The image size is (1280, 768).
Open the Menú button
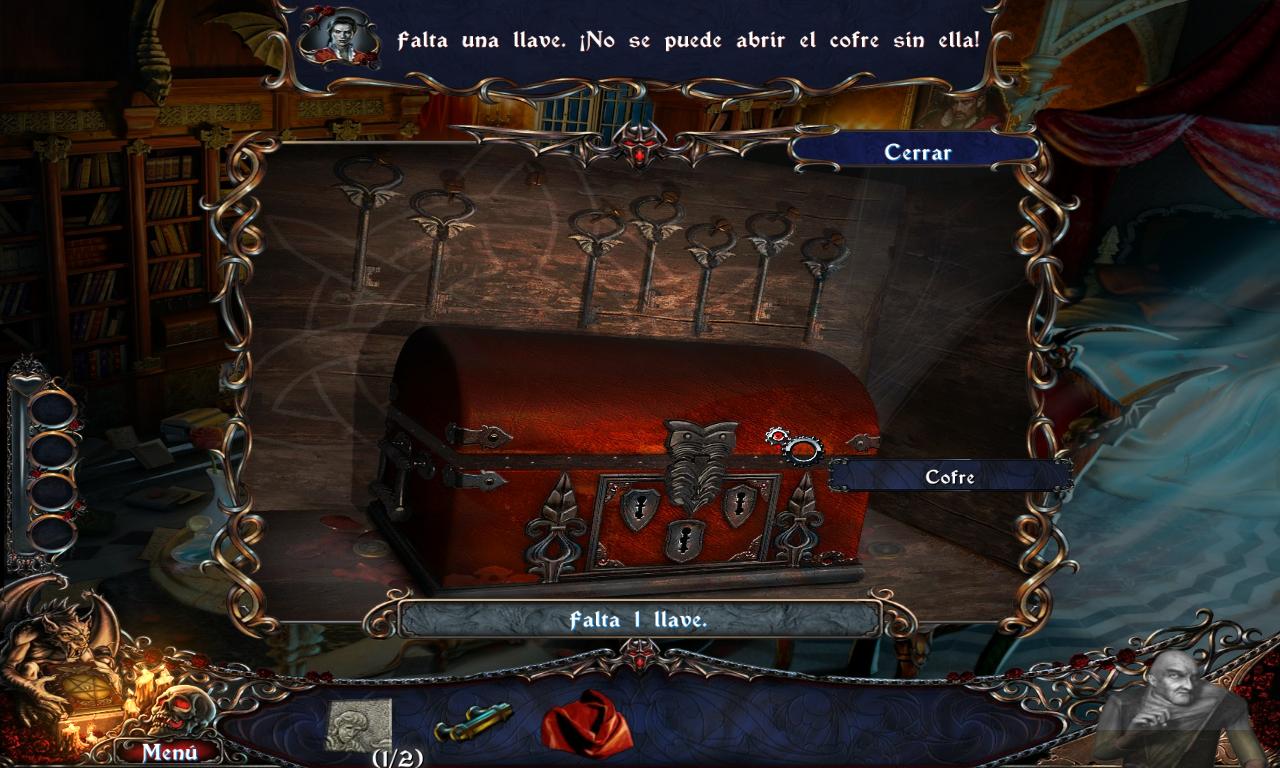tap(168, 751)
